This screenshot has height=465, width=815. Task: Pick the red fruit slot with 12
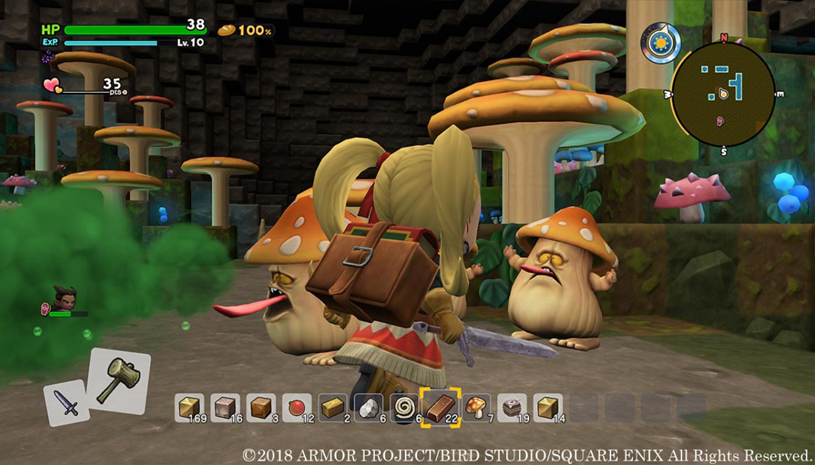pyautogui.click(x=297, y=407)
